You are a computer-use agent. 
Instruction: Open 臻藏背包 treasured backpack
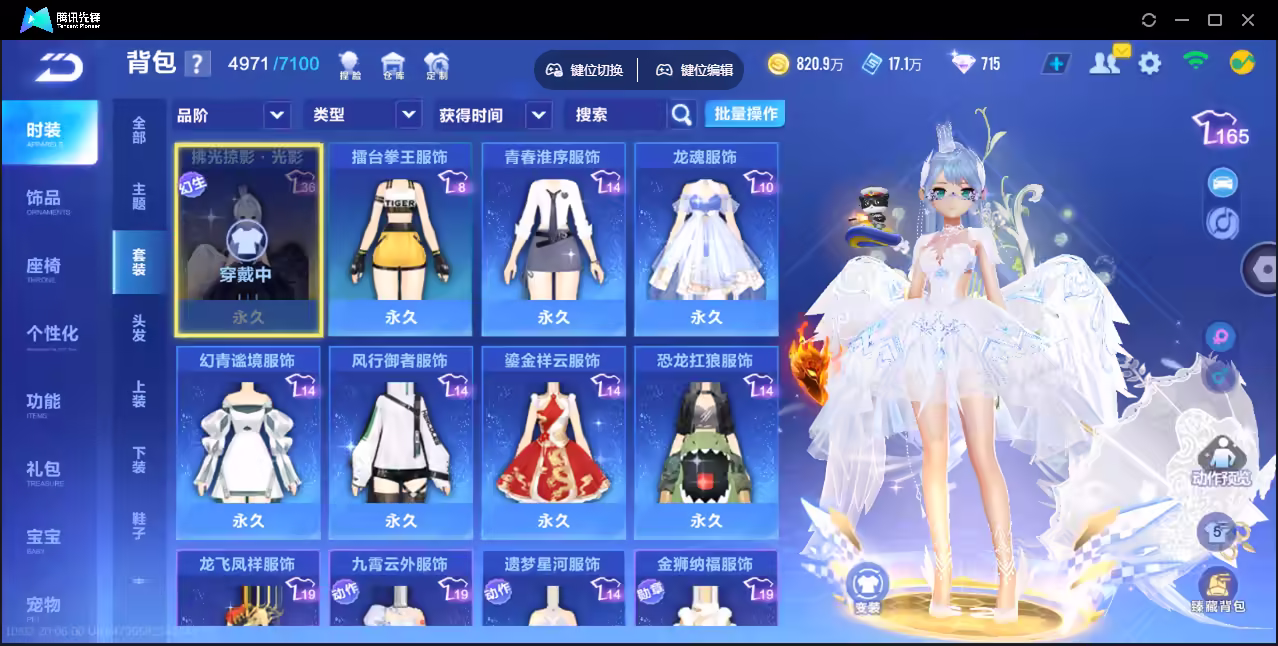[x=1217, y=592]
